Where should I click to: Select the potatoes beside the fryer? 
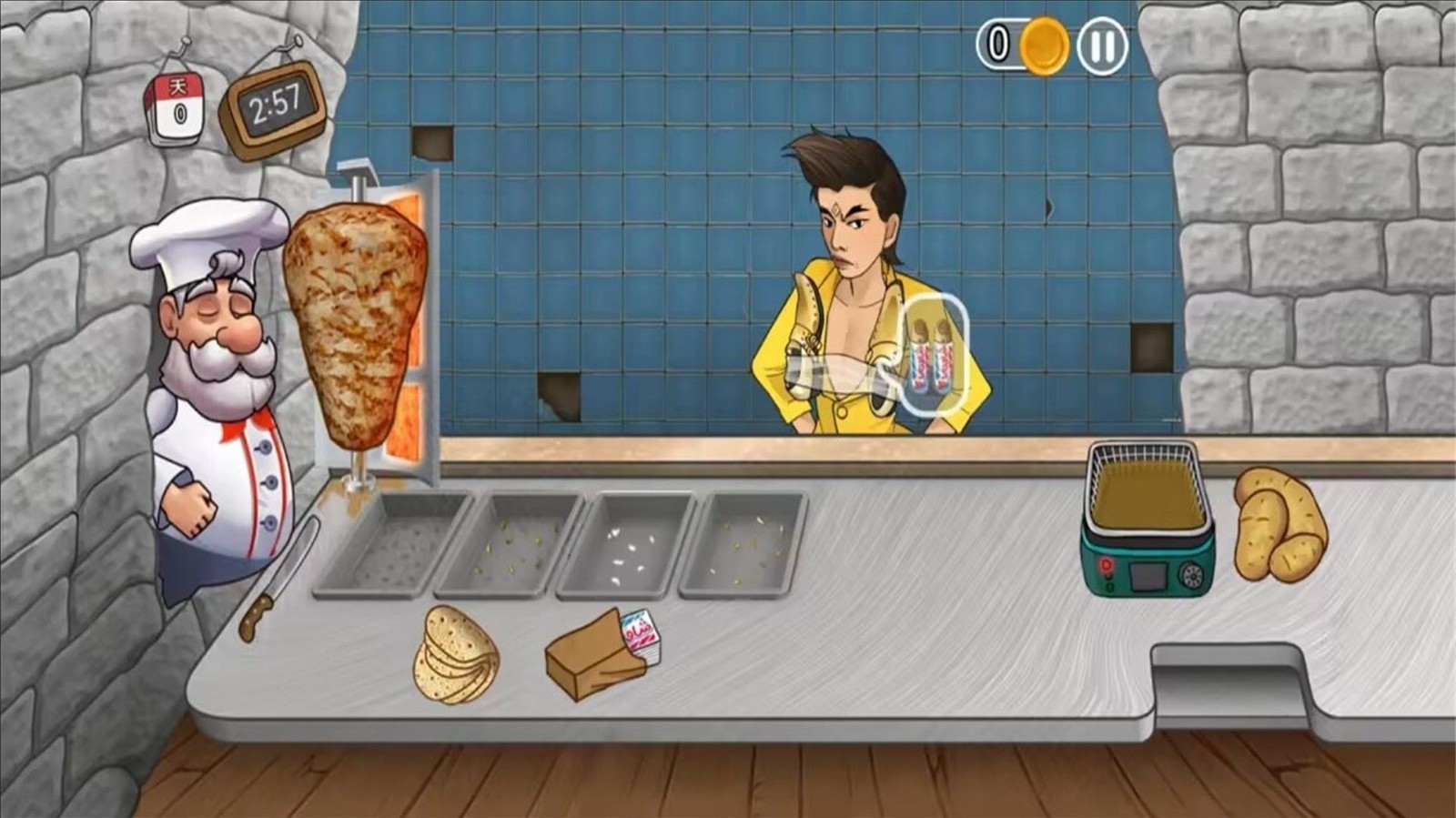click(x=1279, y=525)
